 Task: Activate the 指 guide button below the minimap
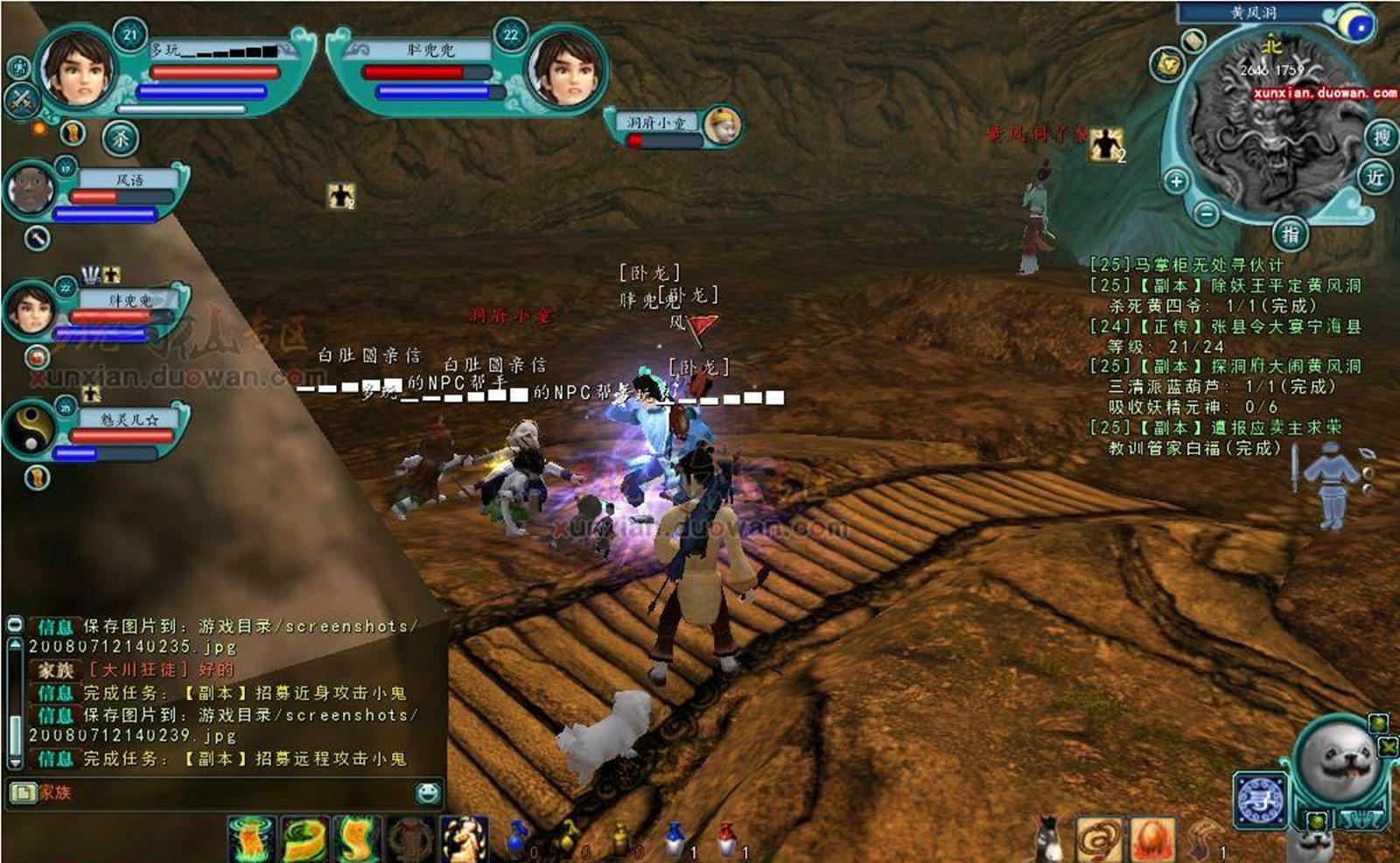1290,234
